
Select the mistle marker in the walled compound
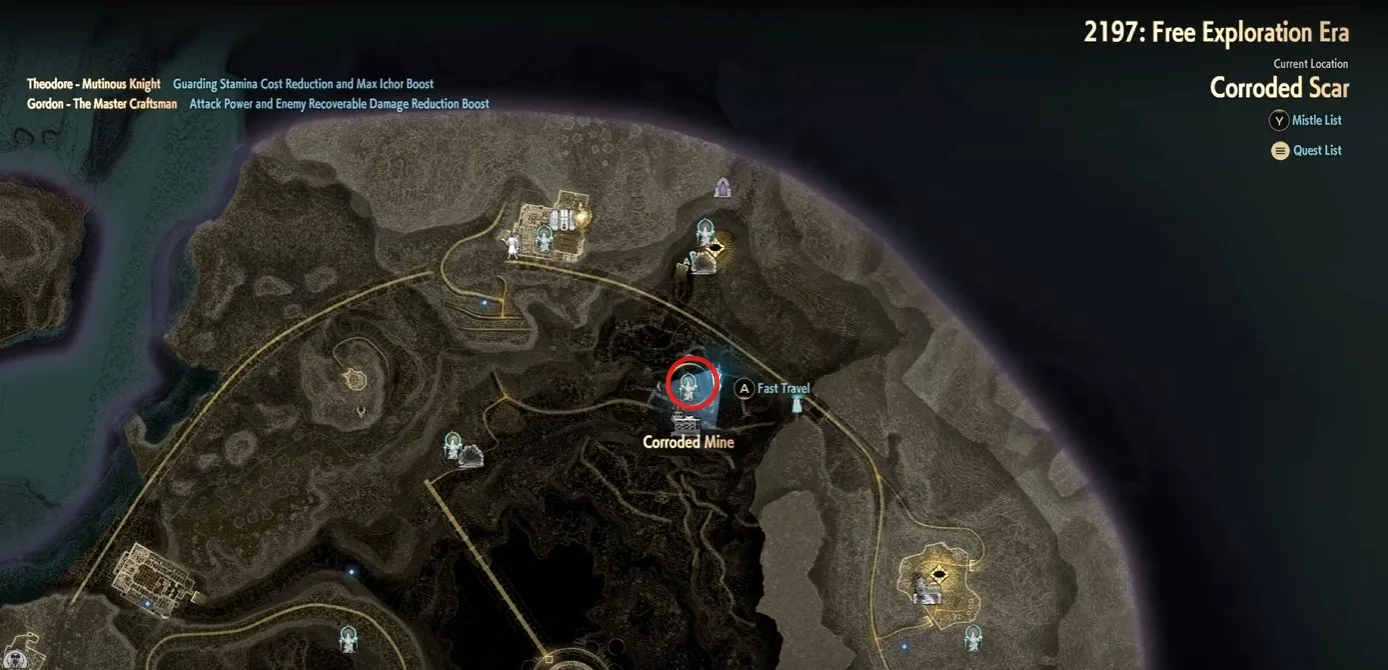click(x=544, y=237)
